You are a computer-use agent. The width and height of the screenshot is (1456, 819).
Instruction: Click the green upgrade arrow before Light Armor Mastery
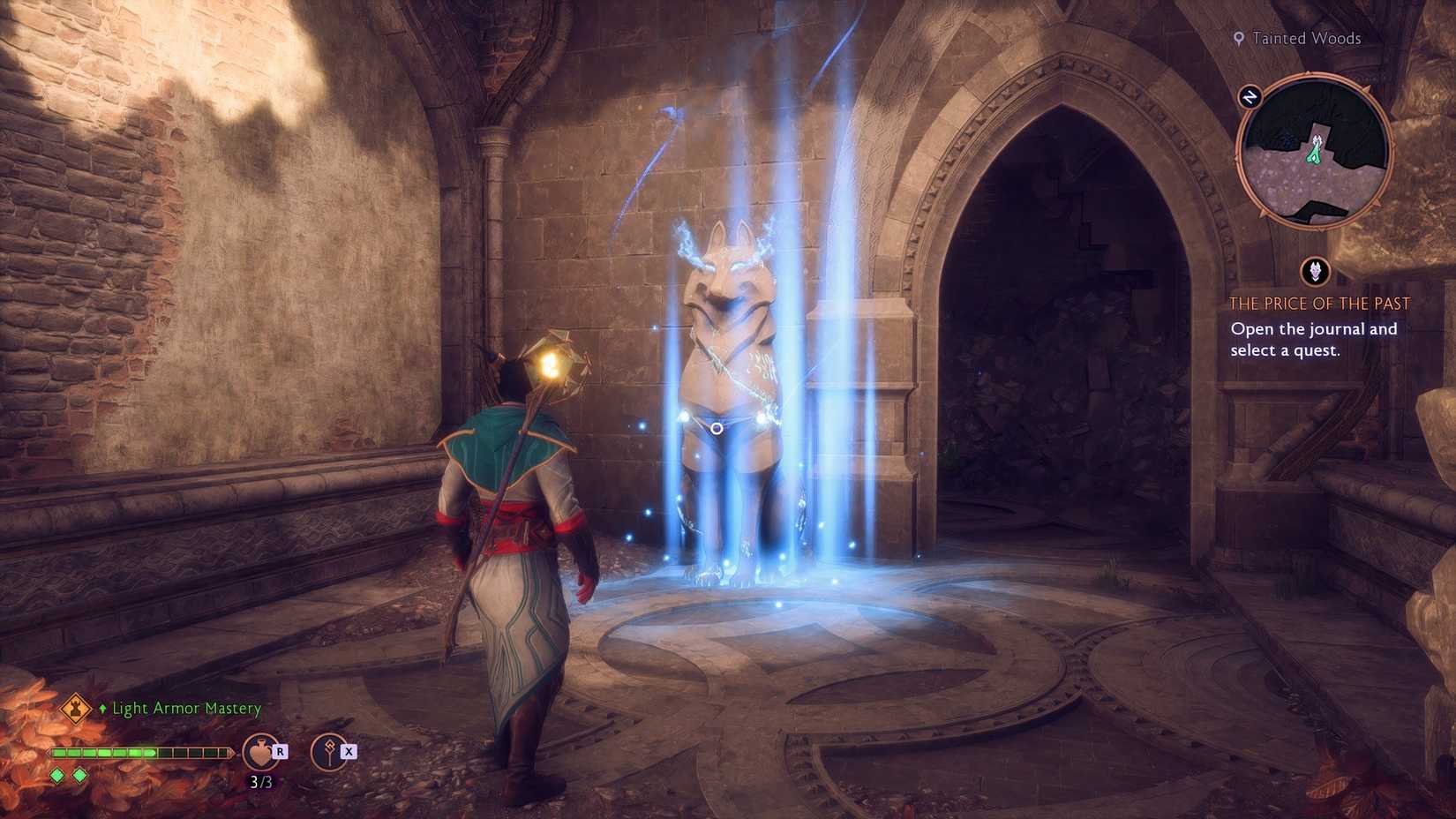pyautogui.click(x=103, y=708)
